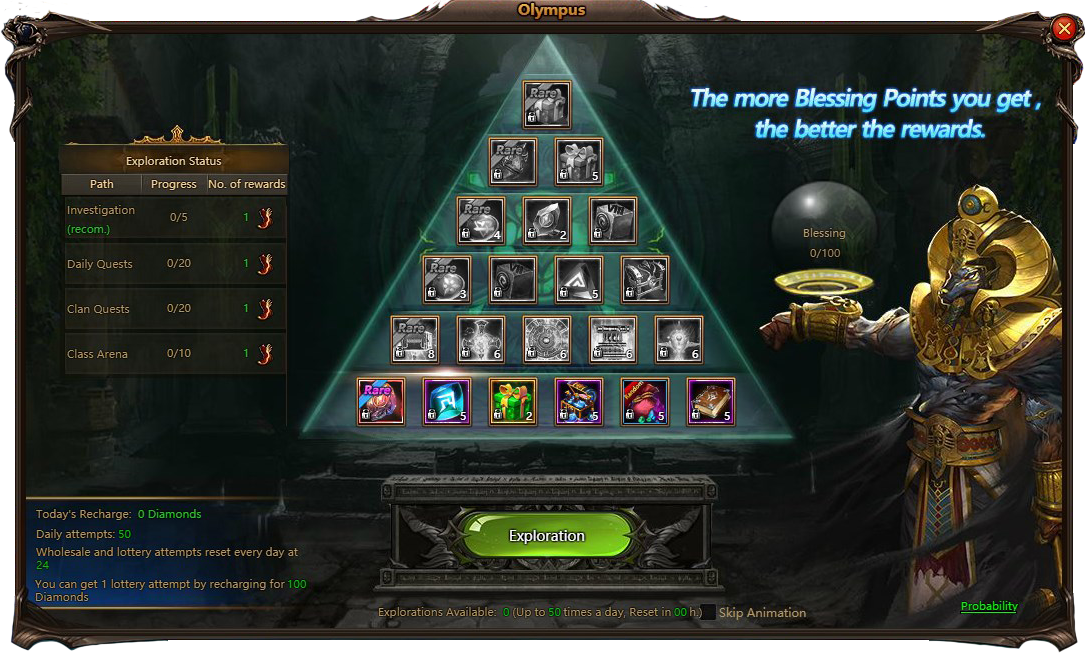Select the locked open-chest reward
This screenshot has width=1085, height=653.
pyautogui.click(x=645, y=279)
